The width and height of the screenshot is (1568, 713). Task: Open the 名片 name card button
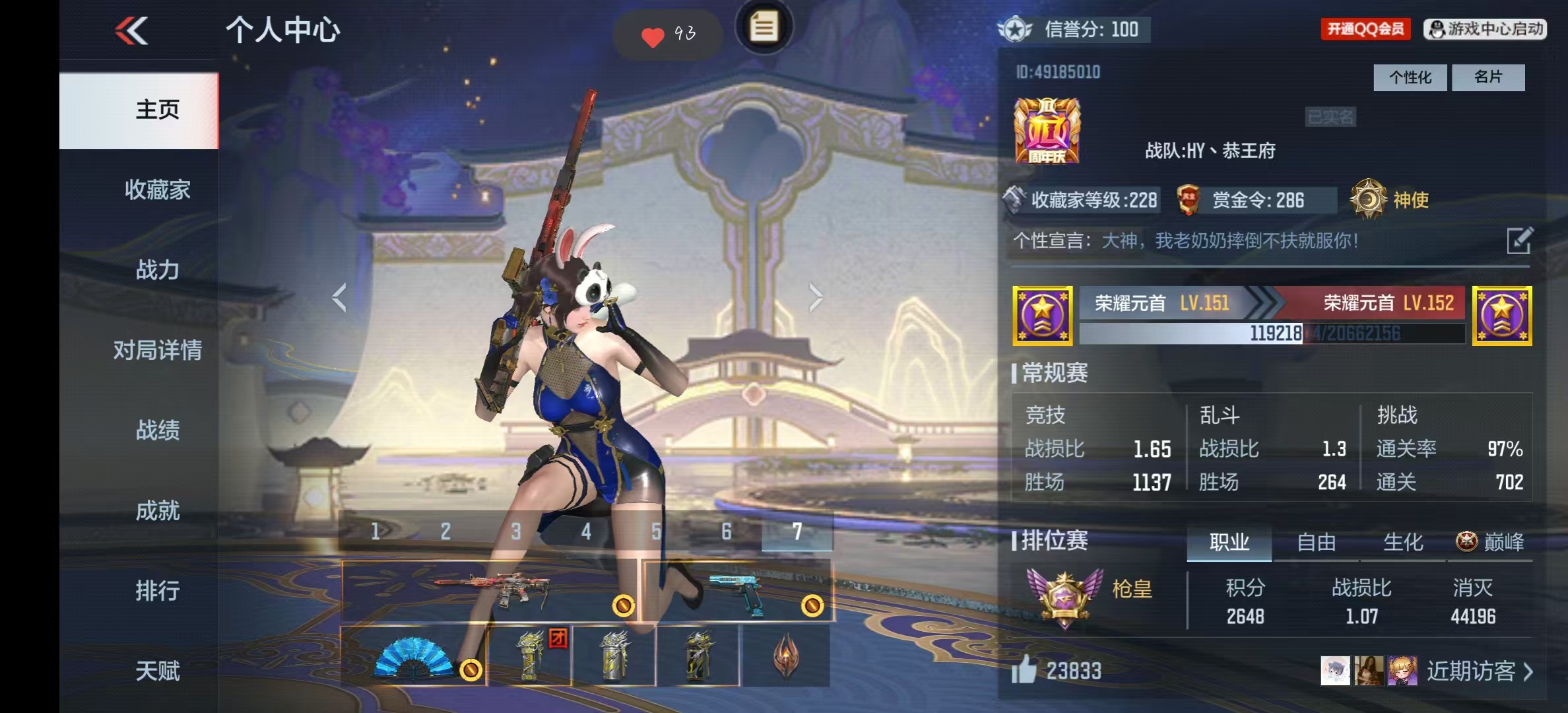pyautogui.click(x=1488, y=77)
